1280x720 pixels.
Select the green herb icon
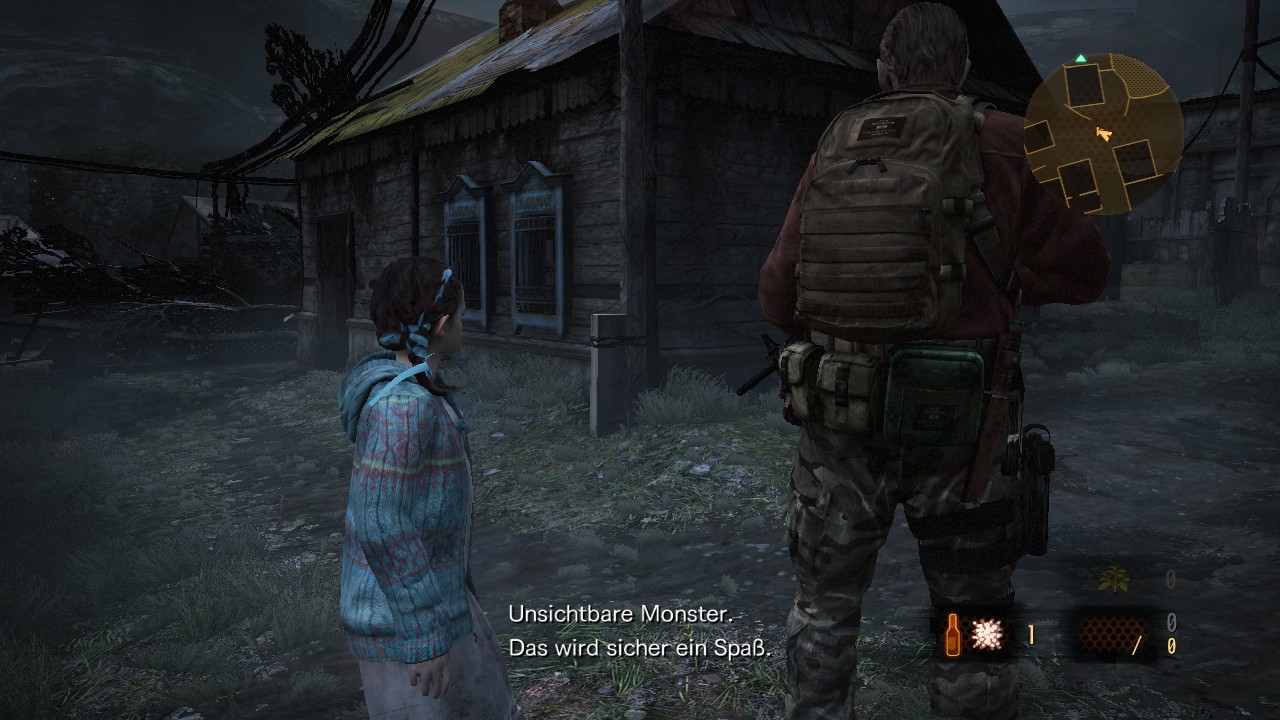point(1109,579)
